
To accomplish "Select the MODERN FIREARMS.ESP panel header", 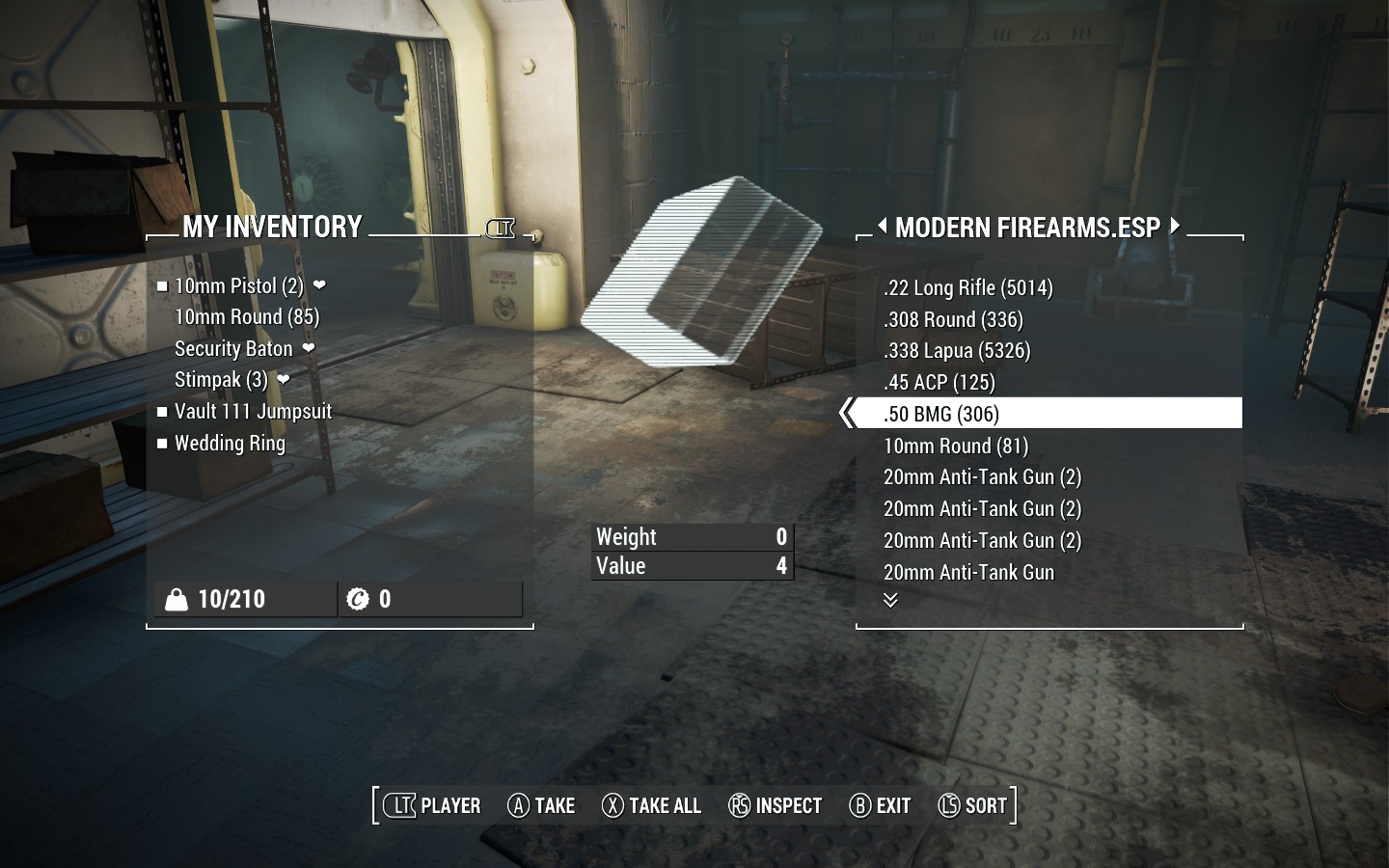I will pos(1028,228).
